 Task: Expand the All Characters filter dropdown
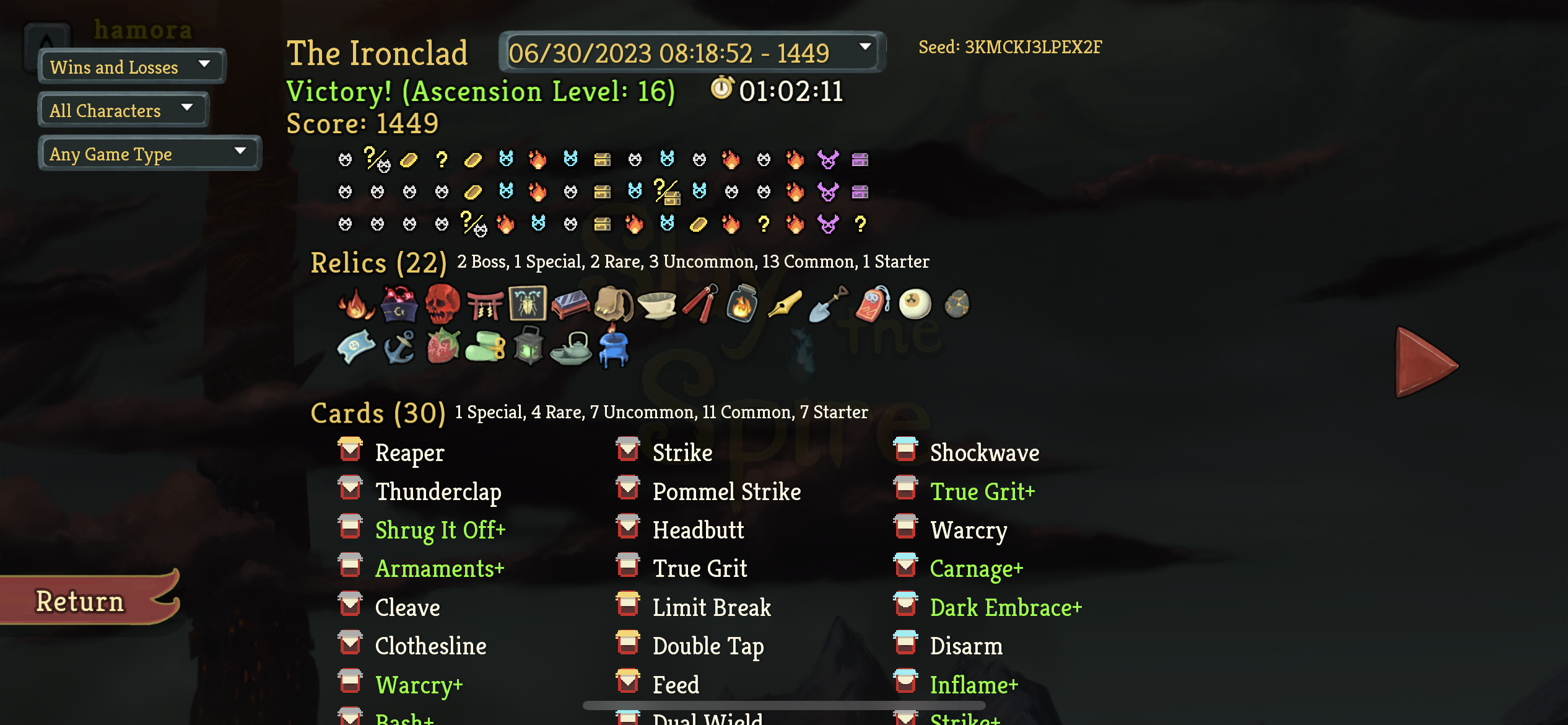coord(123,110)
